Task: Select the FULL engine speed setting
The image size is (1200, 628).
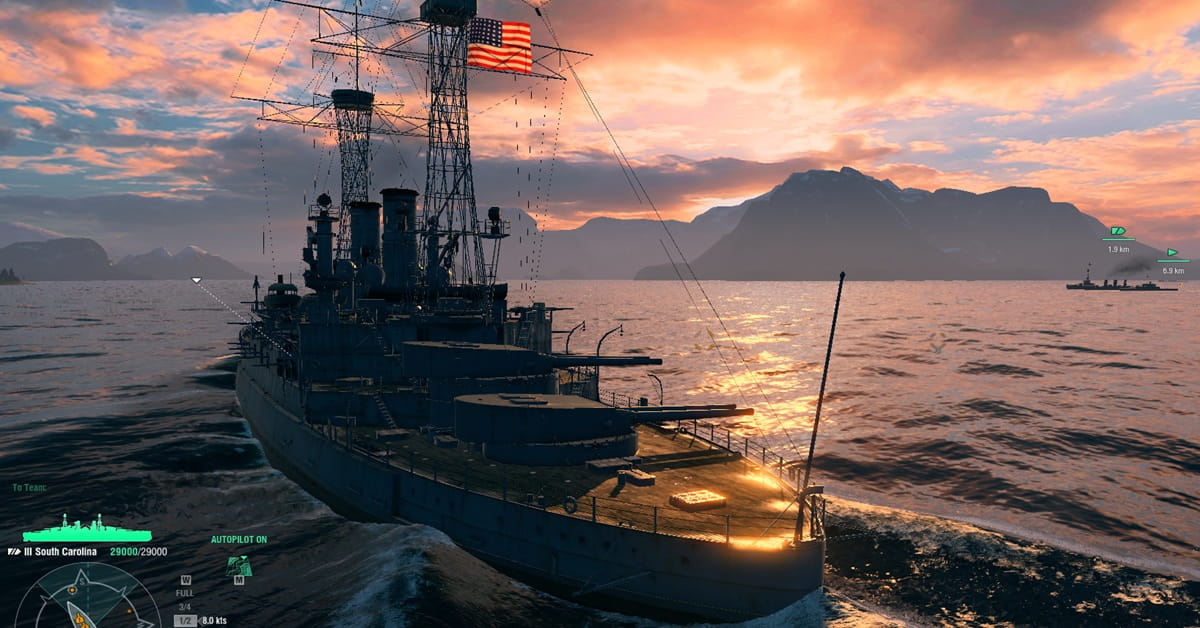Action: [185, 593]
